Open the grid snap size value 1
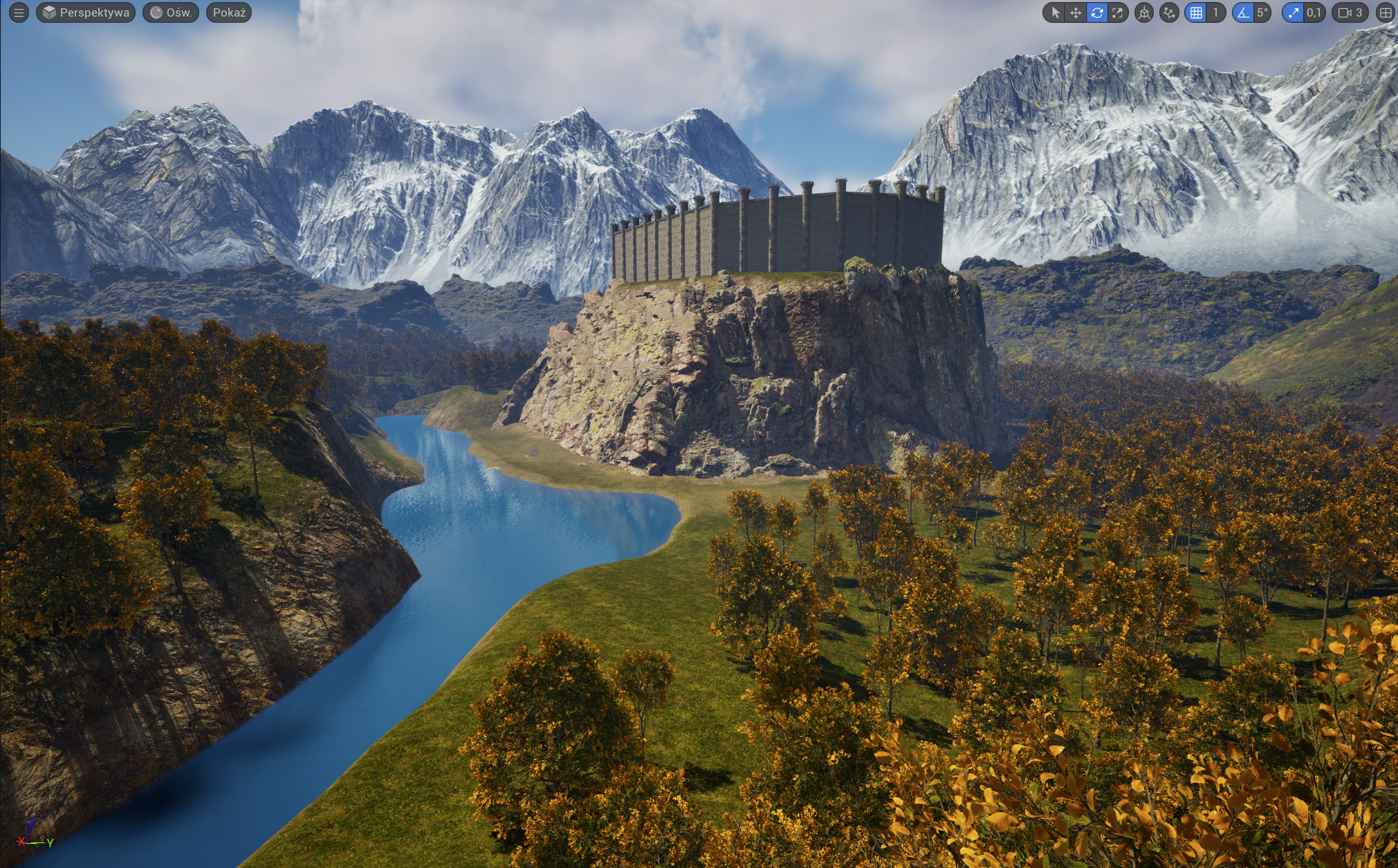This screenshot has height=868, width=1398. tap(1215, 12)
